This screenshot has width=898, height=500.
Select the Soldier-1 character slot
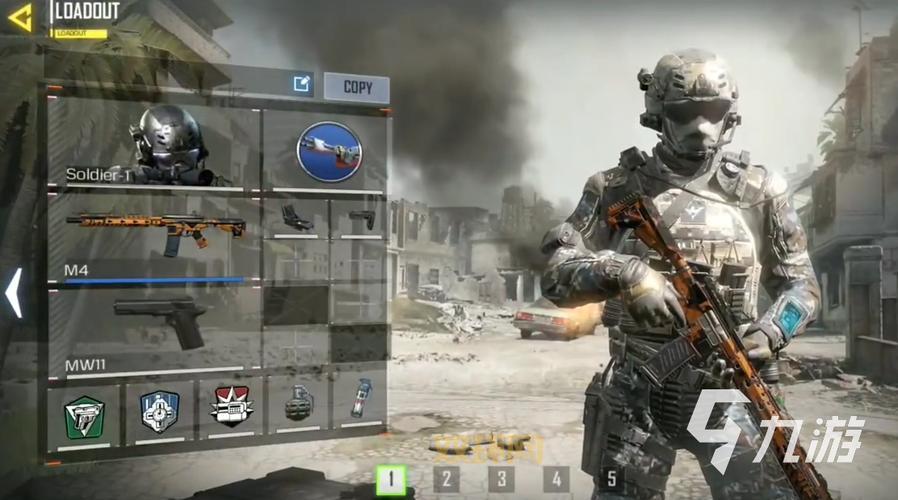(154, 149)
